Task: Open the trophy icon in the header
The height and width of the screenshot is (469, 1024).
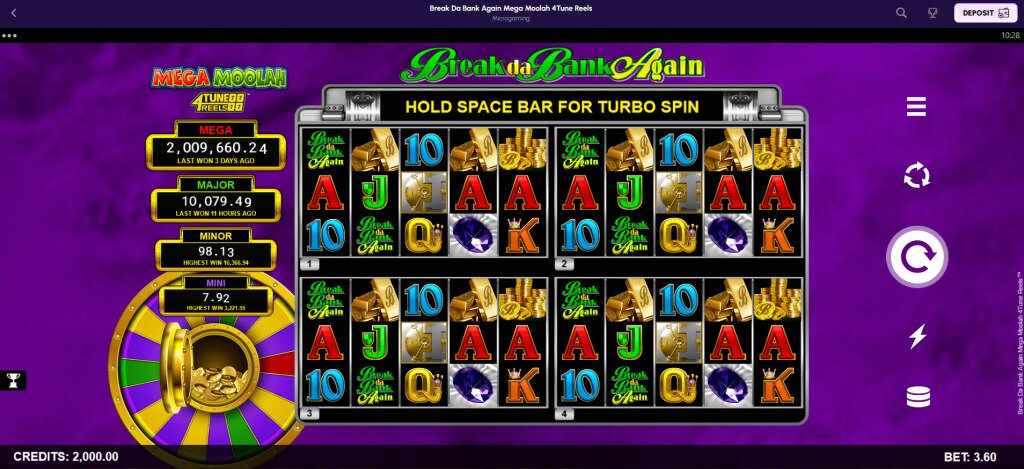Action: click(x=933, y=13)
